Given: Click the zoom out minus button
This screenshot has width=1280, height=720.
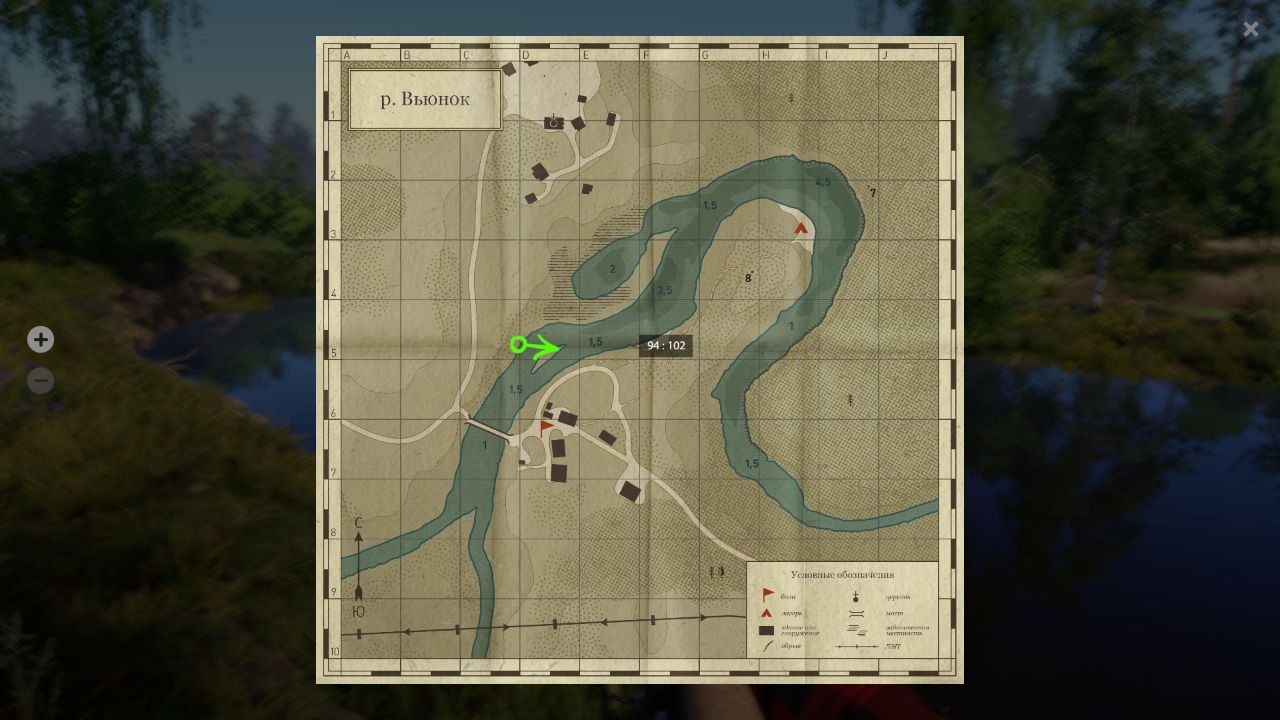Looking at the screenshot, I should pyautogui.click(x=40, y=380).
